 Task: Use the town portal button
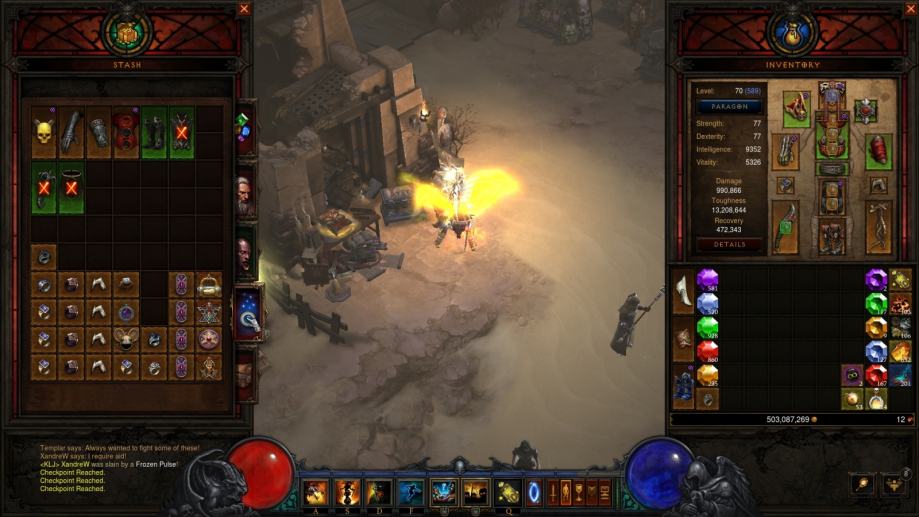pos(531,493)
